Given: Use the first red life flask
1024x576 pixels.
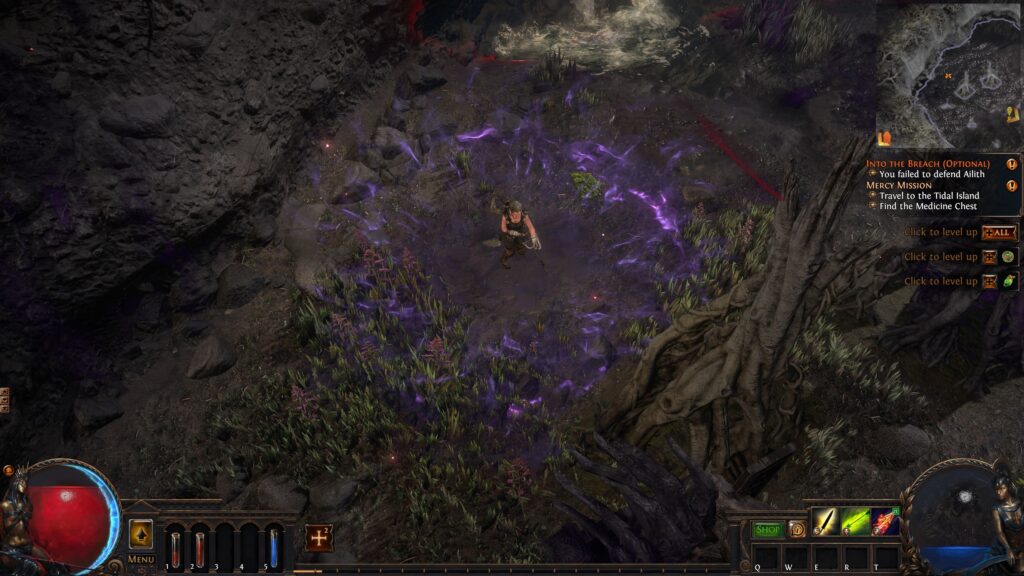Looking at the screenshot, I should pos(175,548).
